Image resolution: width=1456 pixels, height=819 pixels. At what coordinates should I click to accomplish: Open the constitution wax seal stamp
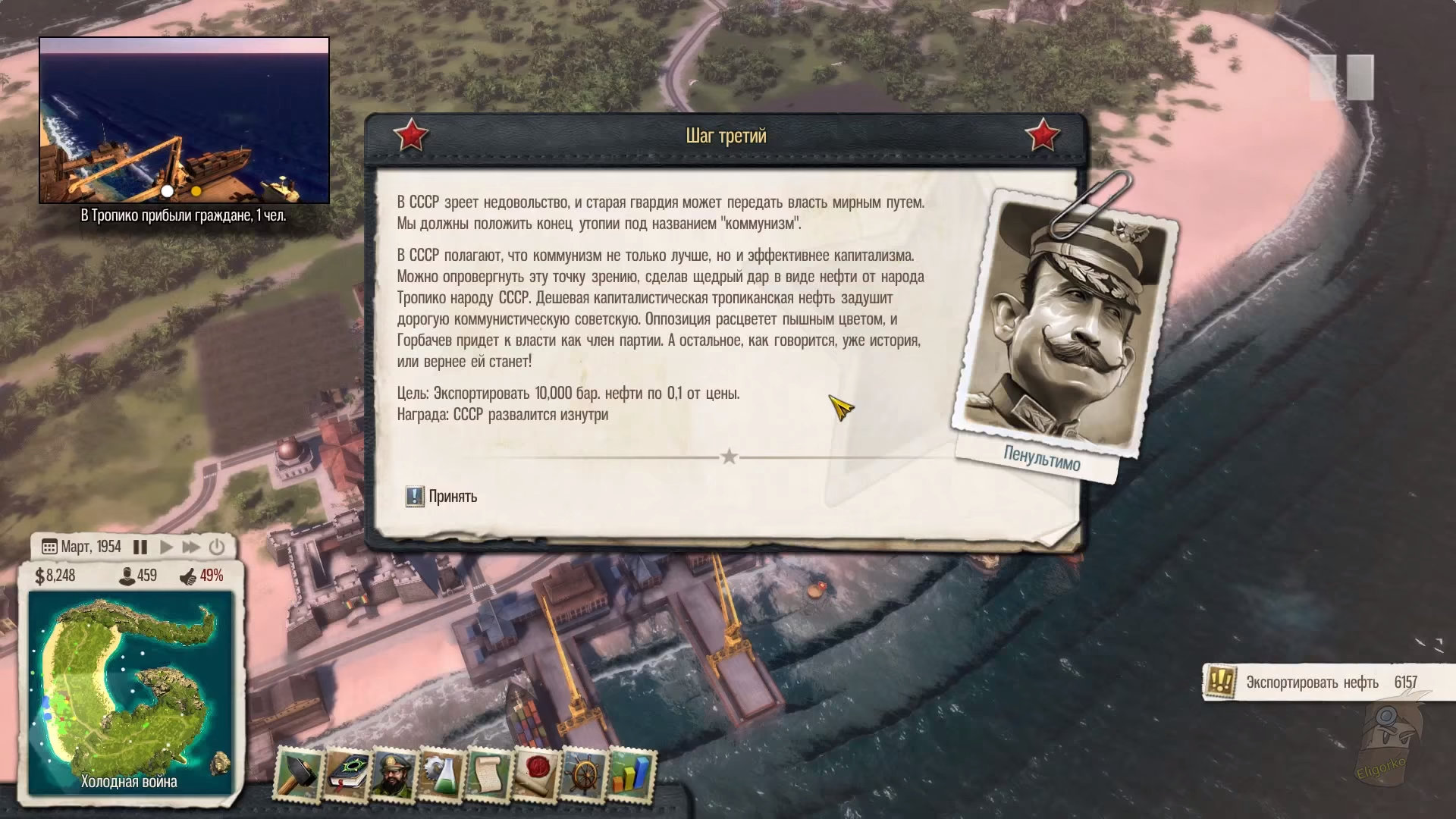tap(536, 774)
